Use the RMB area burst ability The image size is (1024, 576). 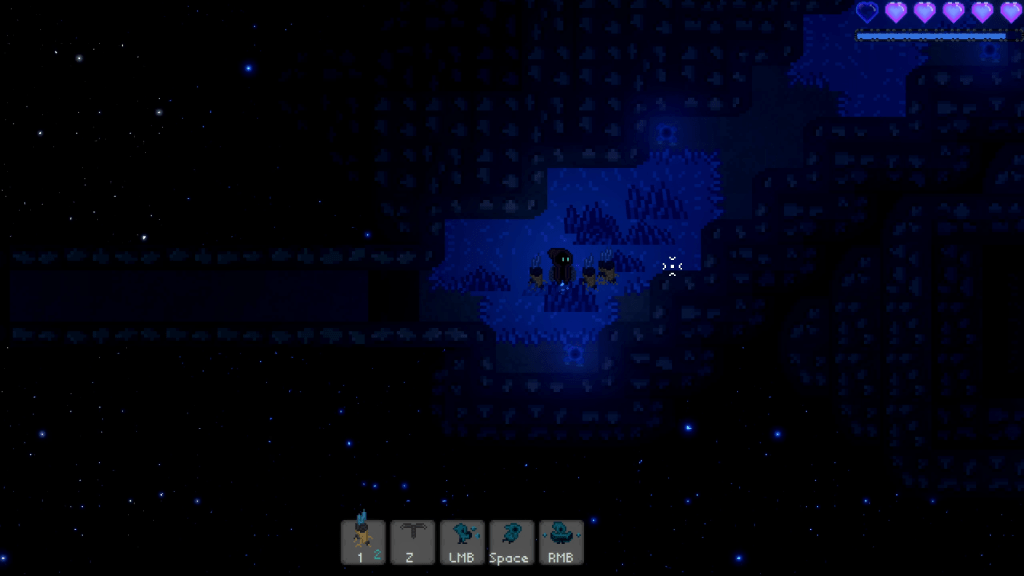click(x=561, y=542)
